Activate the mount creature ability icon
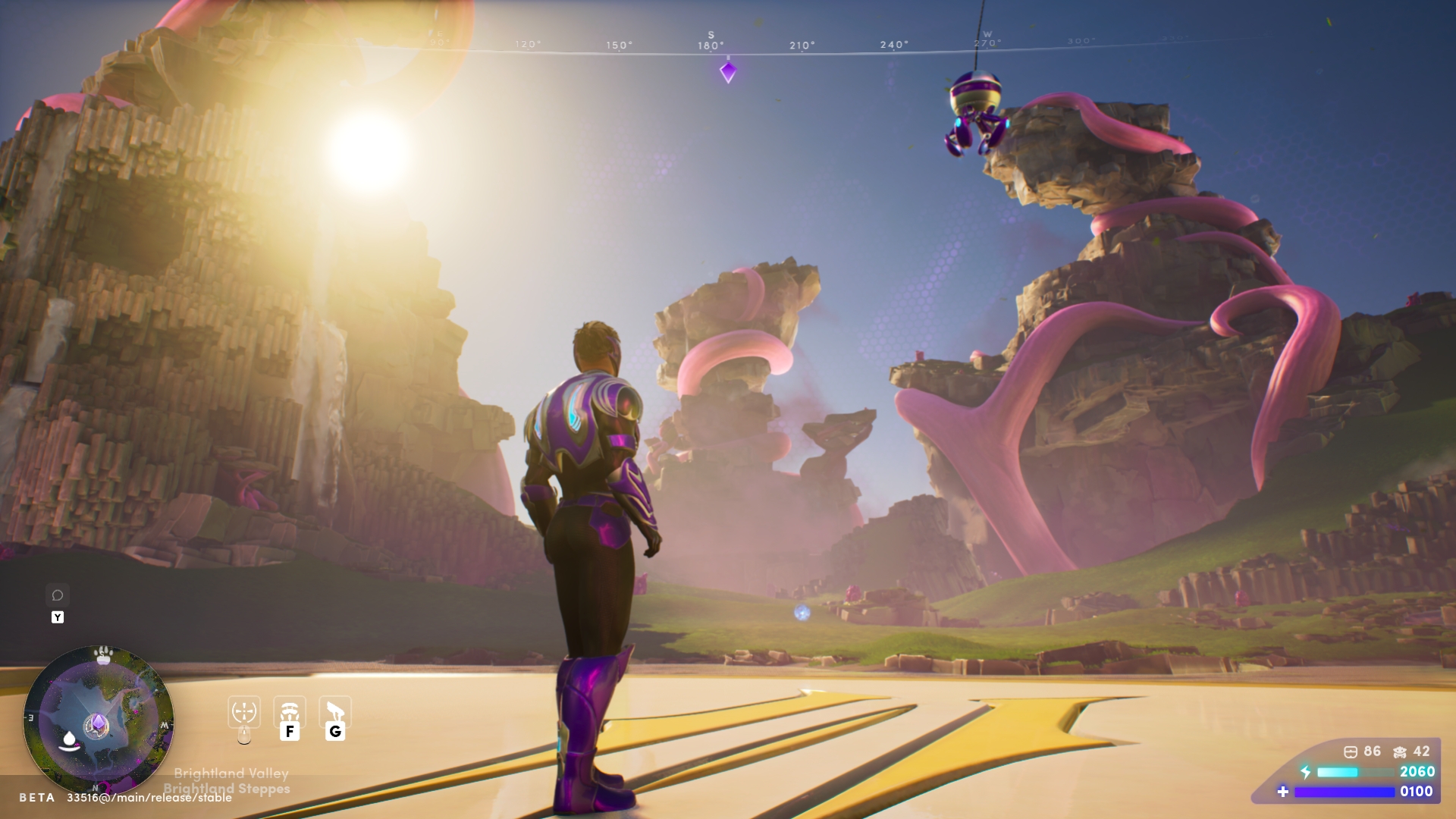This screenshot has width=1456, height=819. point(335,712)
